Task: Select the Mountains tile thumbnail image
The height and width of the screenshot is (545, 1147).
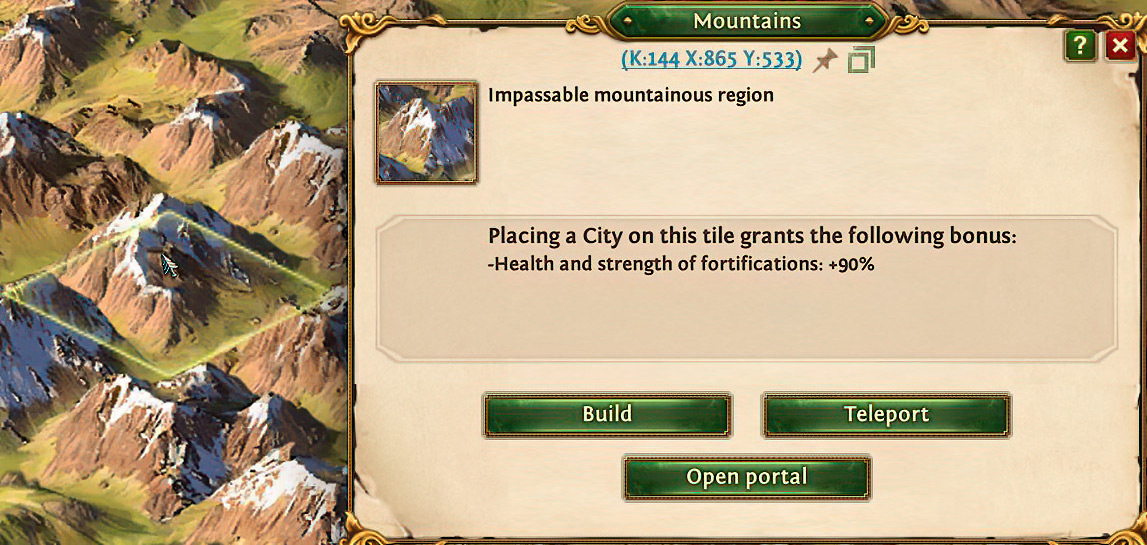Action: point(426,133)
